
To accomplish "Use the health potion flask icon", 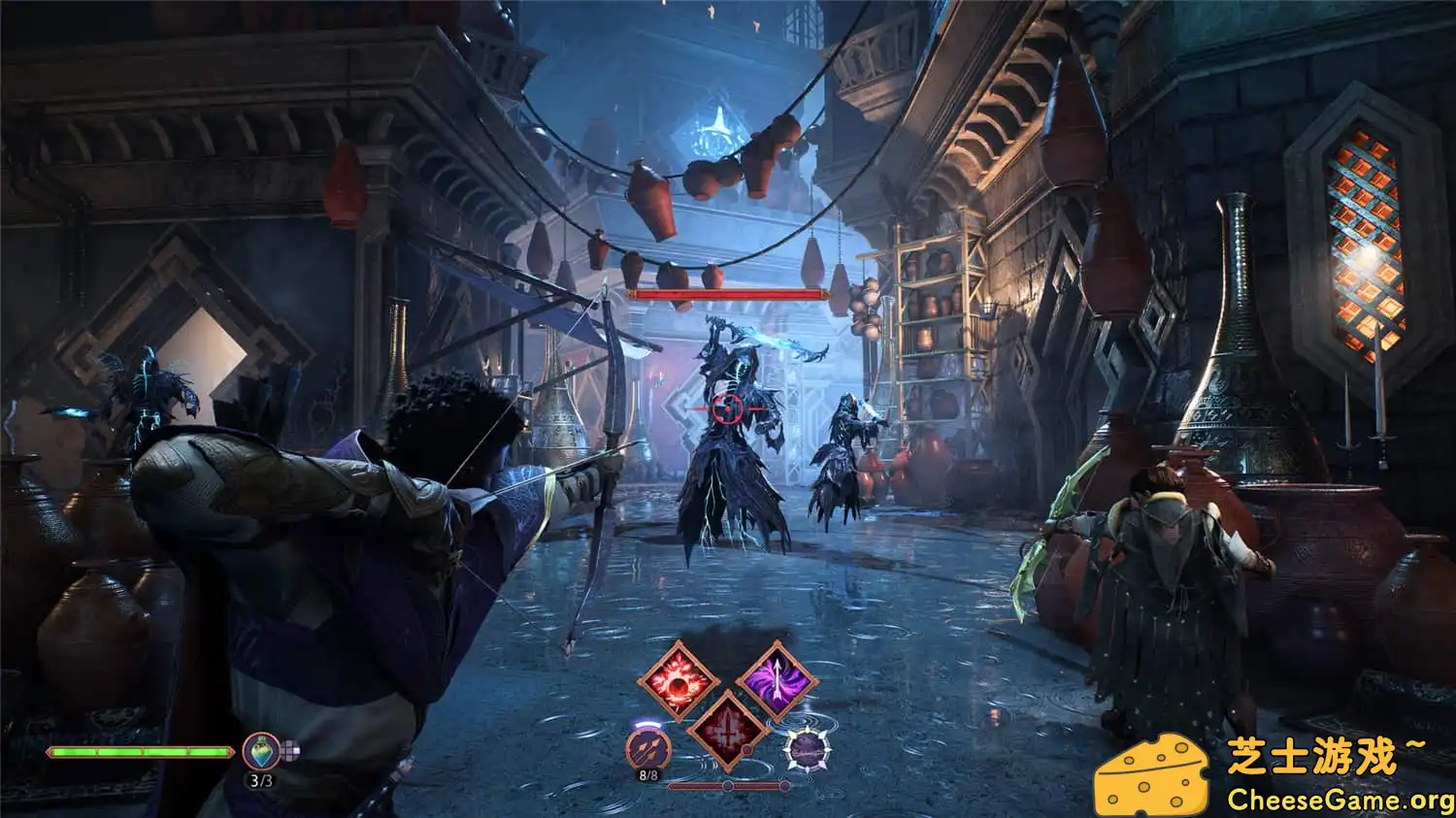I will (x=261, y=751).
